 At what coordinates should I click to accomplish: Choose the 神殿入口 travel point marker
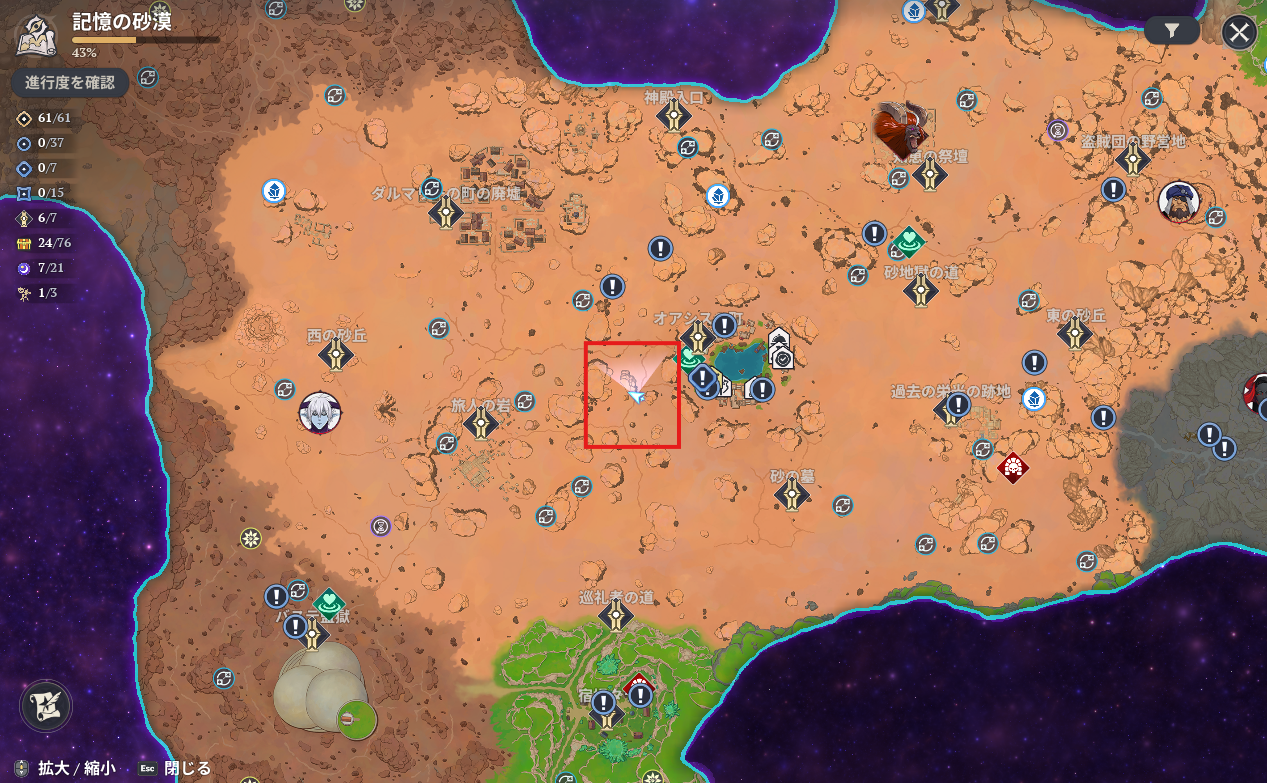(674, 116)
